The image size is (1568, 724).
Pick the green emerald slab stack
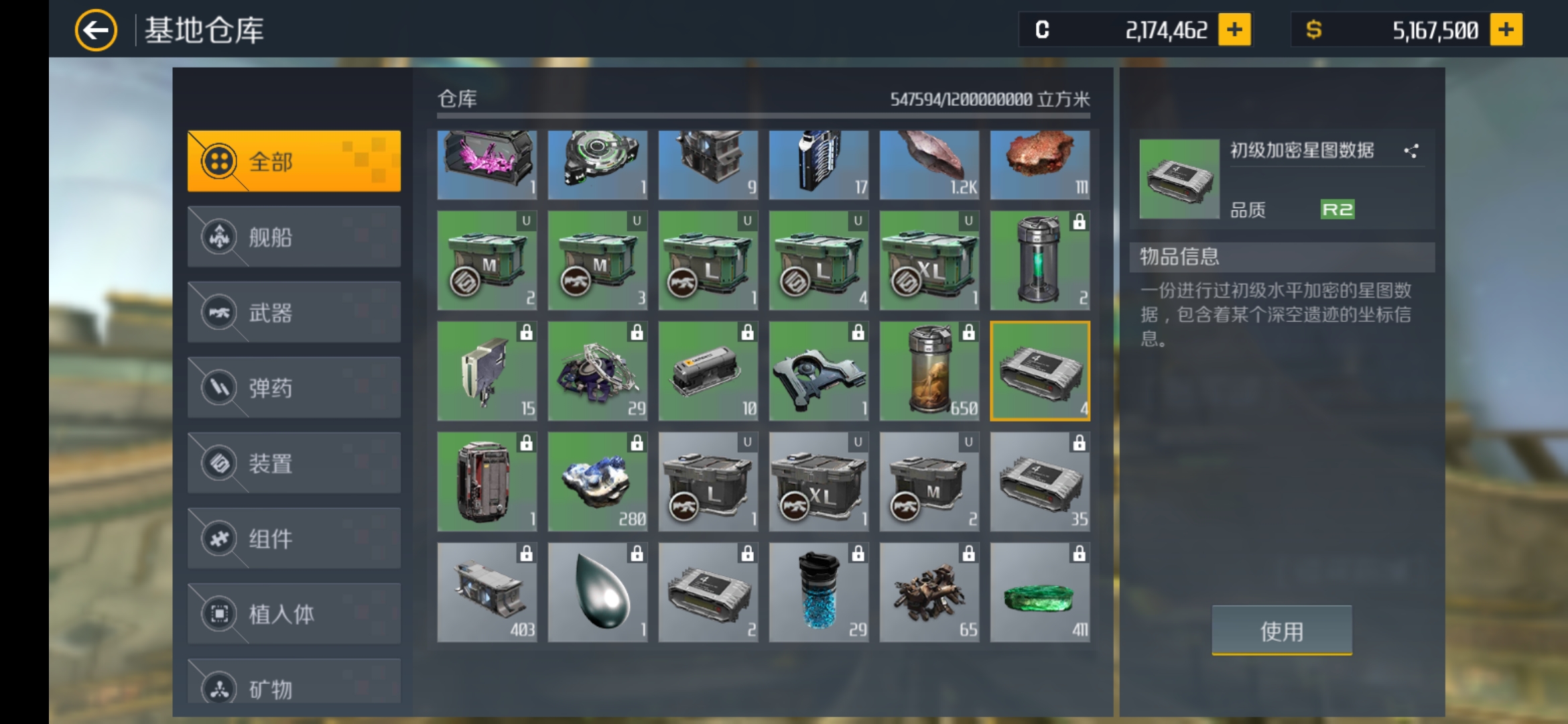point(1039,593)
